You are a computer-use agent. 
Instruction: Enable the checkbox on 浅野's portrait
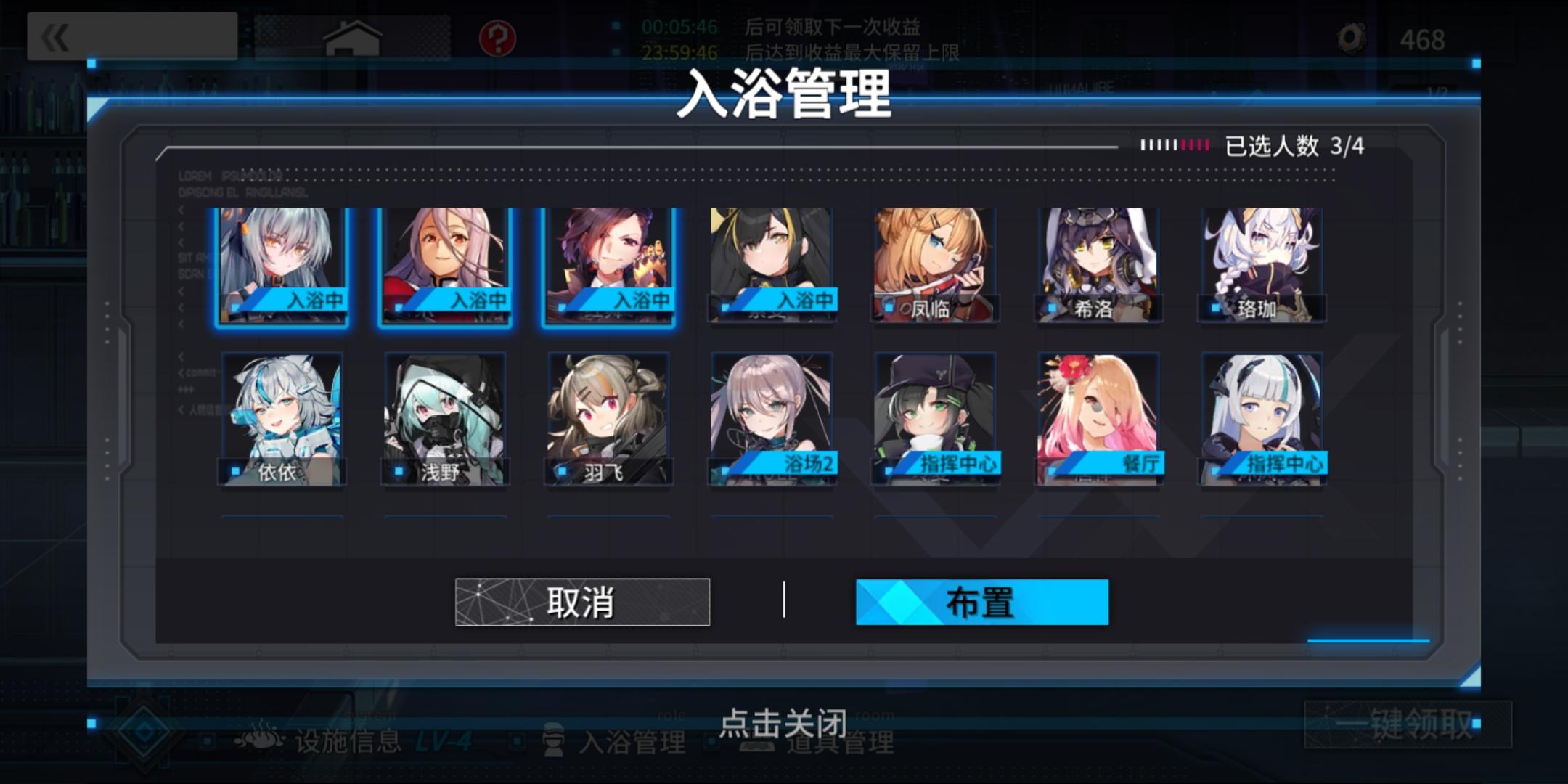(x=397, y=470)
